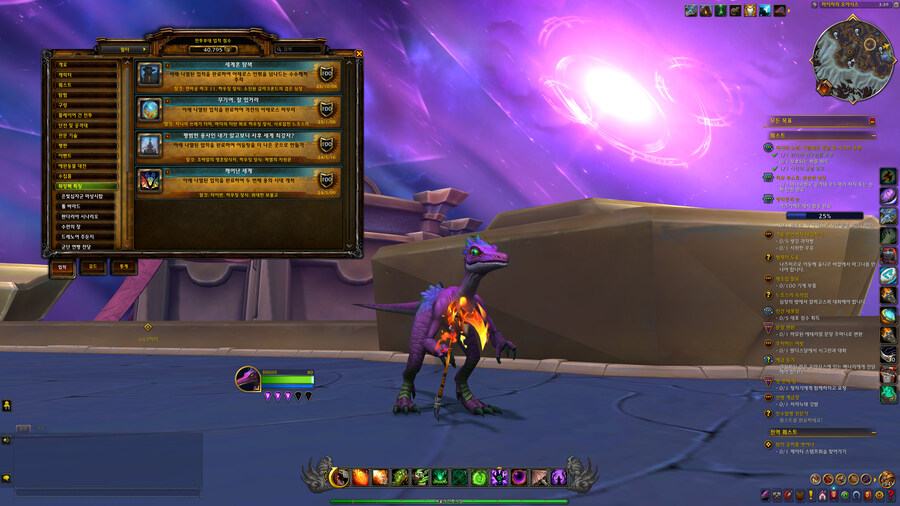Activate the fireball ability on the action bar
Image resolution: width=900 pixels, height=506 pixels.
(x=360, y=478)
